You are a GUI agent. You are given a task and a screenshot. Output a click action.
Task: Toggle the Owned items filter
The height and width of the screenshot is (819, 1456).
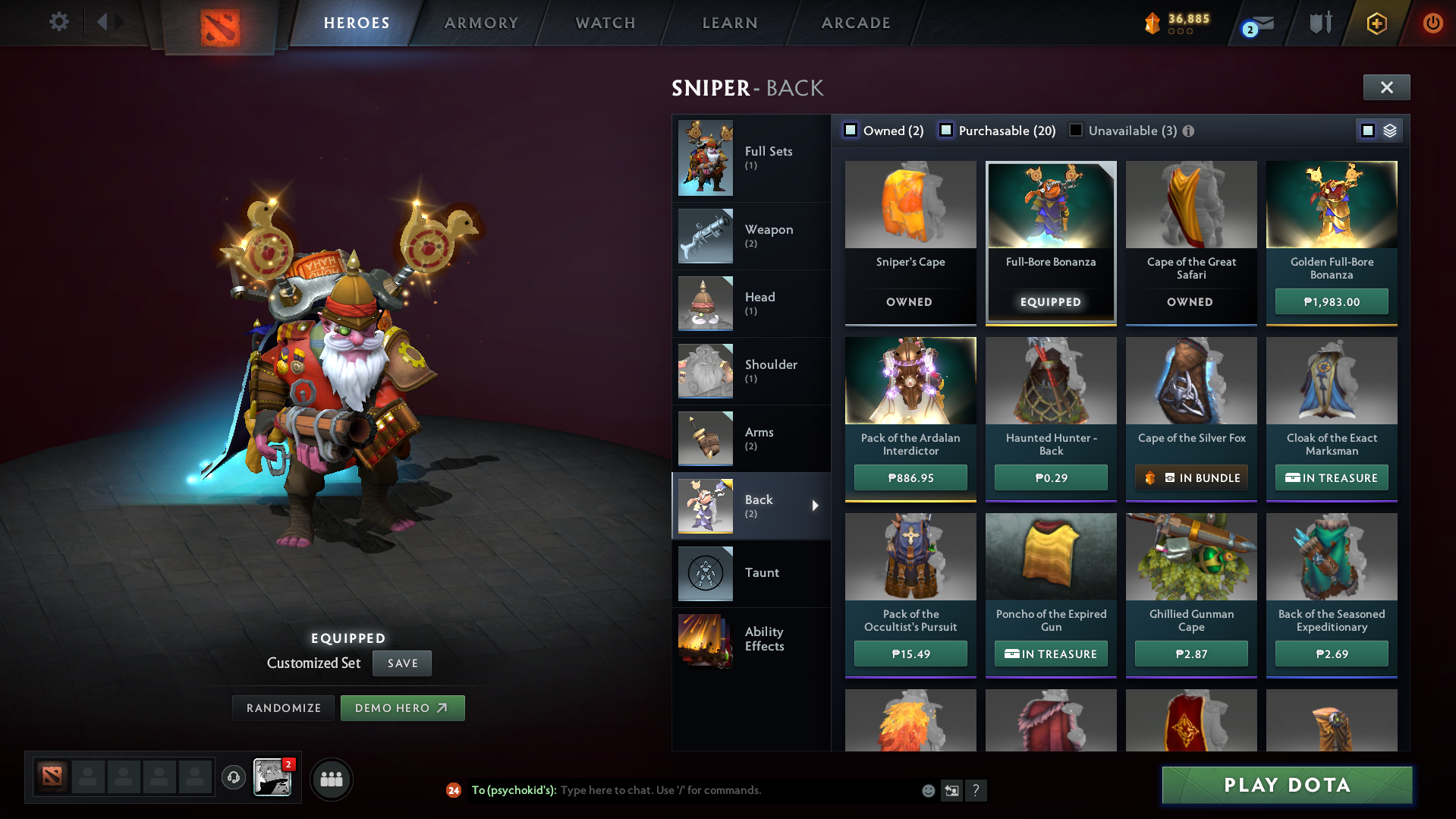click(x=851, y=130)
